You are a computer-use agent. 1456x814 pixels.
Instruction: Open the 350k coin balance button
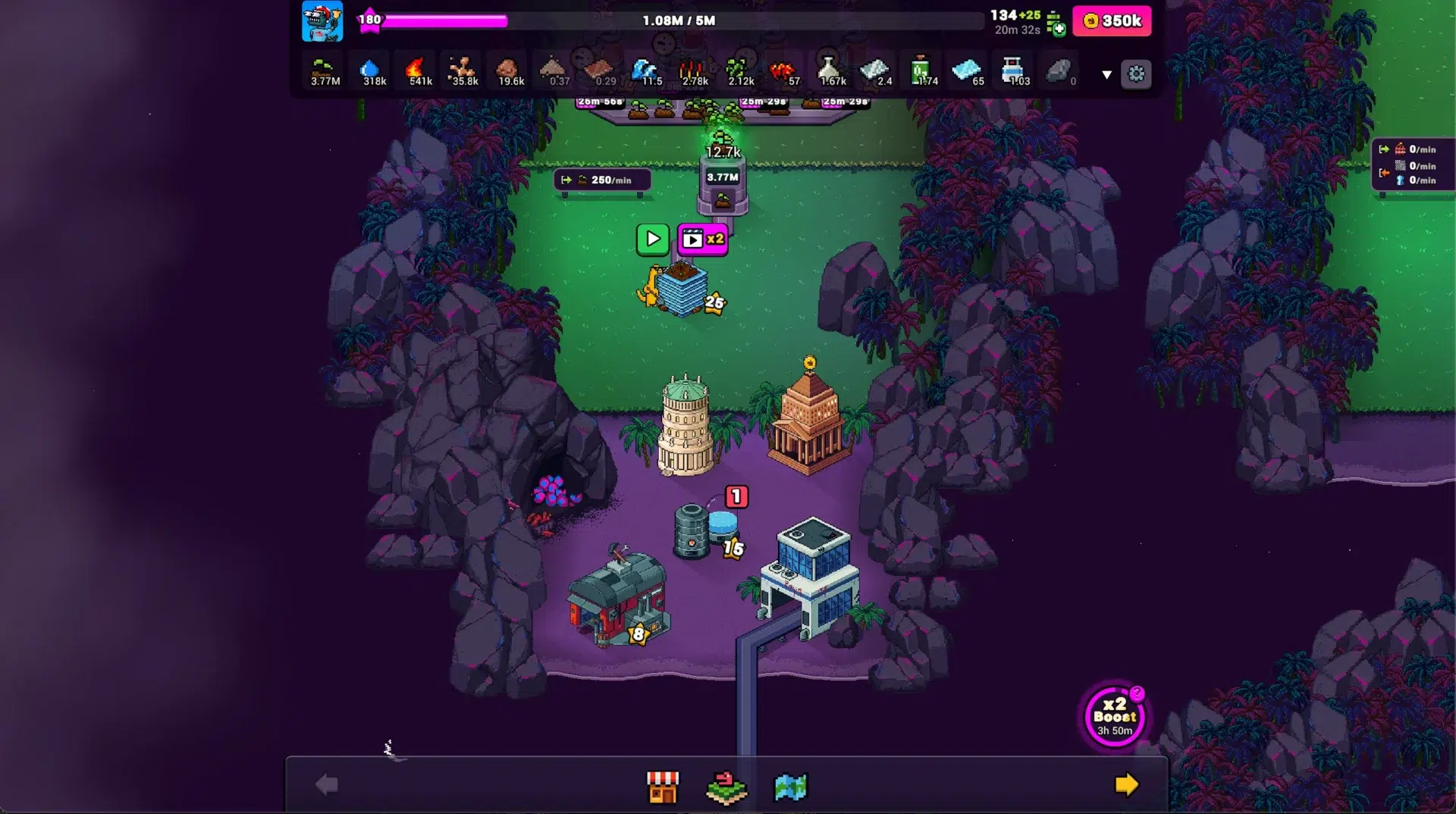coord(1112,21)
